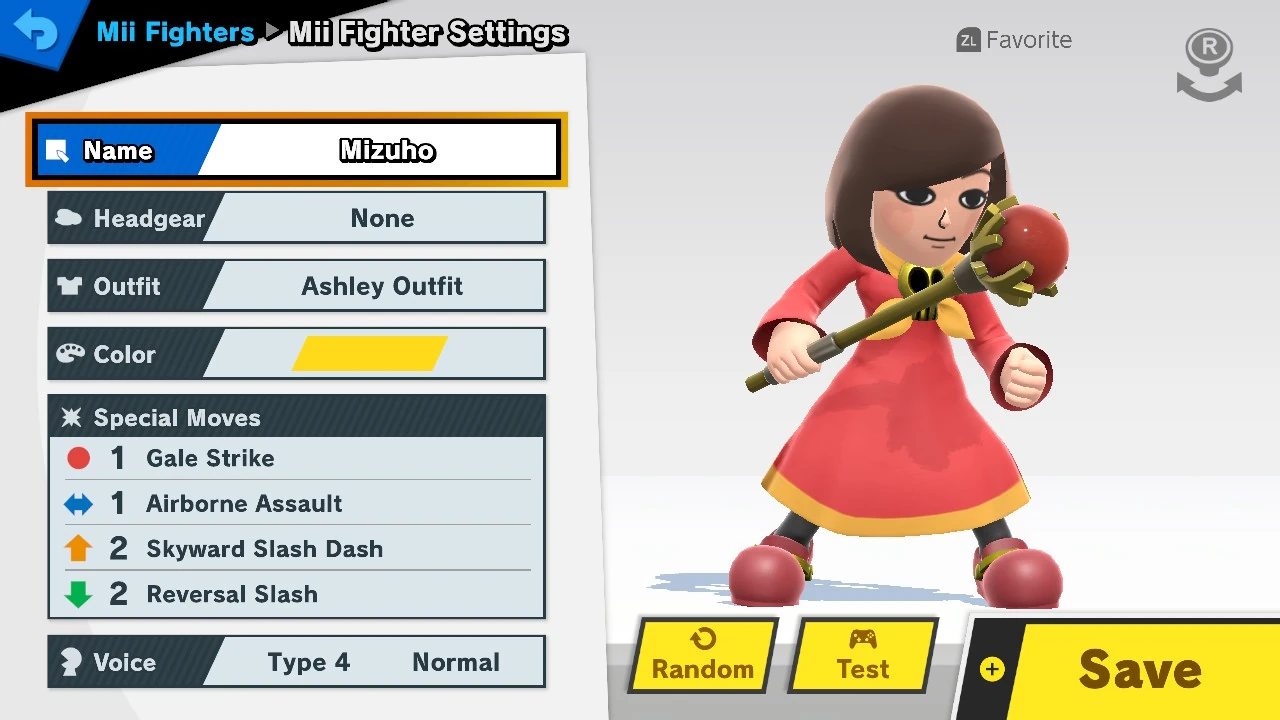Go back to Mii Fighters
This screenshot has width=1280, height=720.
pyautogui.click(x=175, y=32)
